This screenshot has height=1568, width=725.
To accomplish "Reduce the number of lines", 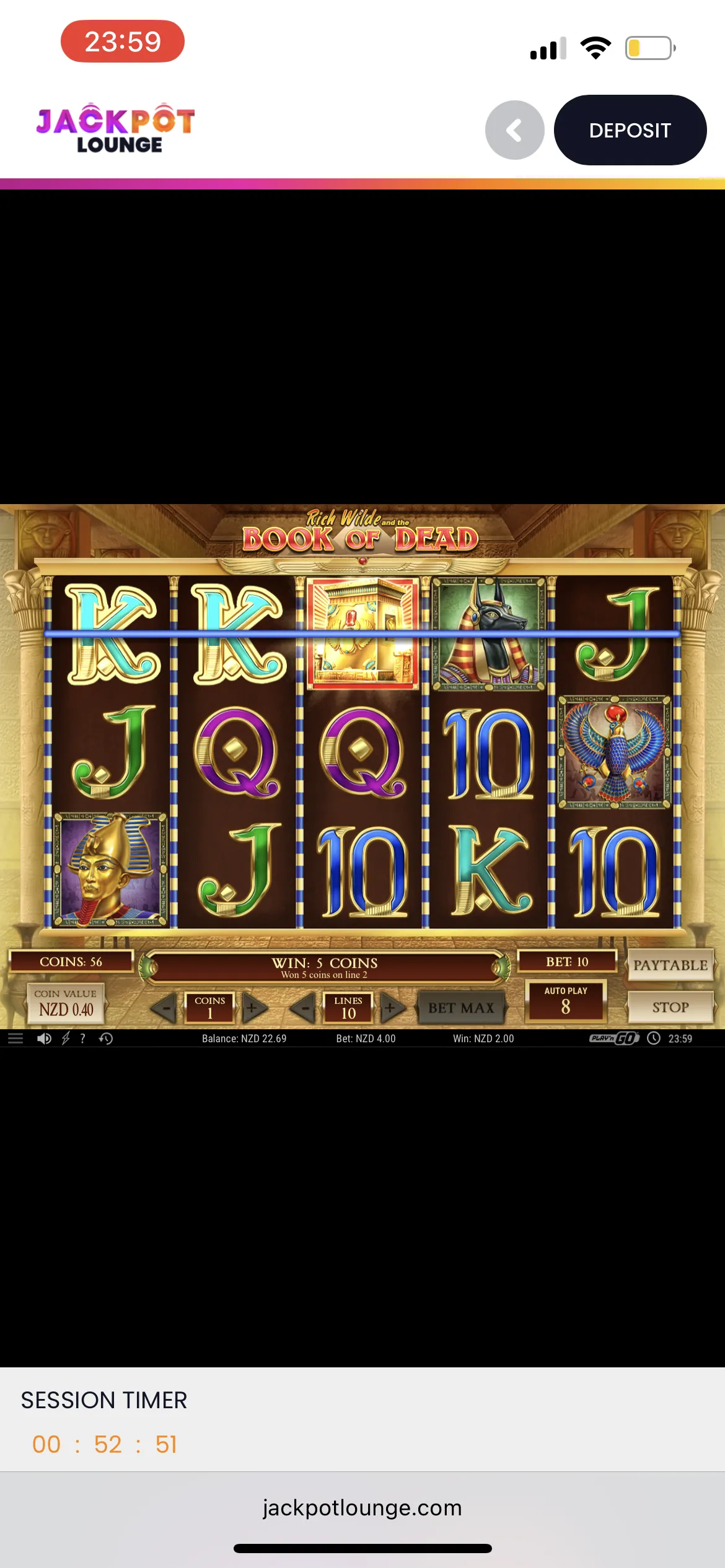I will 303,1008.
